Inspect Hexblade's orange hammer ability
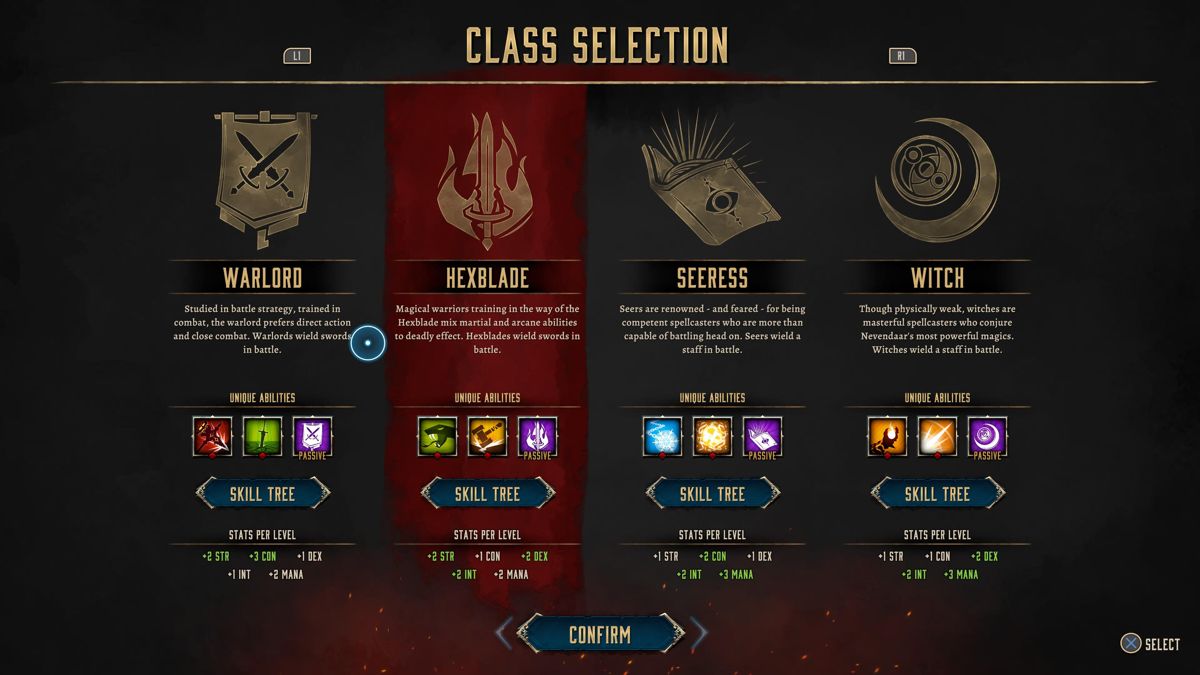Screen dimensions: 1200x675 (487, 436)
